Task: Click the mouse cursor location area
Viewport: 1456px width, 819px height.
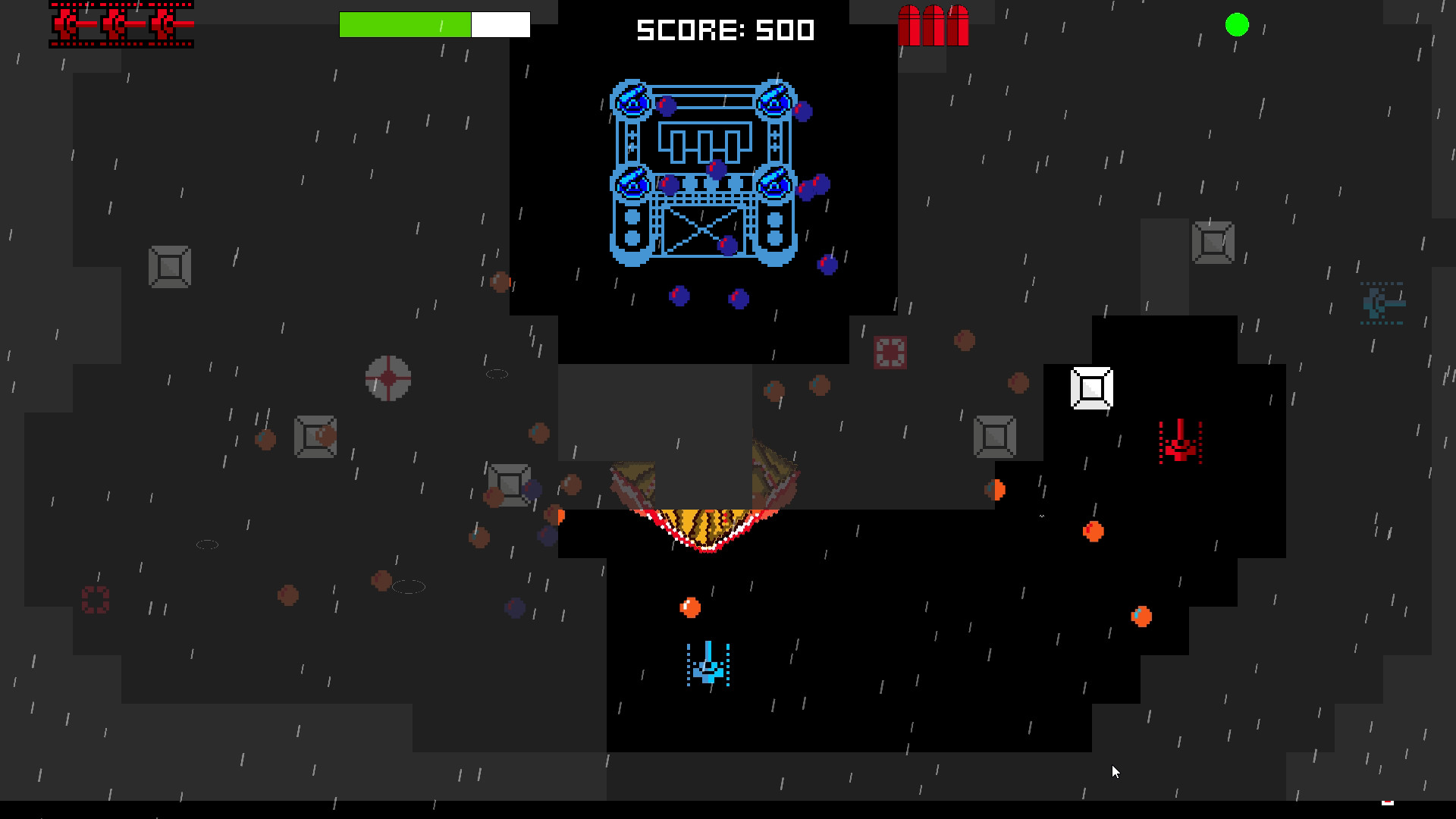Action: click(x=1115, y=771)
